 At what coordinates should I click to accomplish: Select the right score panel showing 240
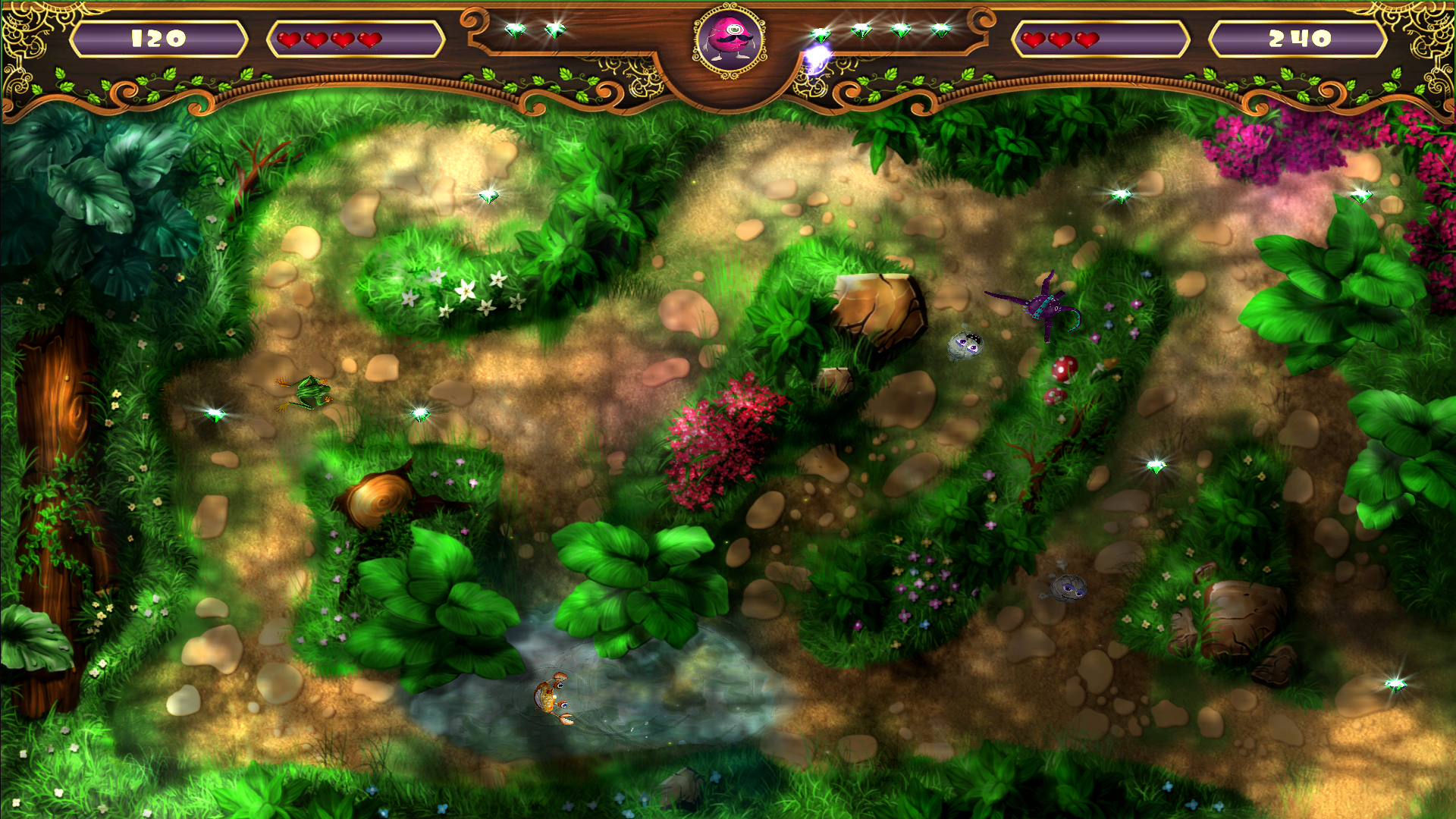click(1298, 36)
